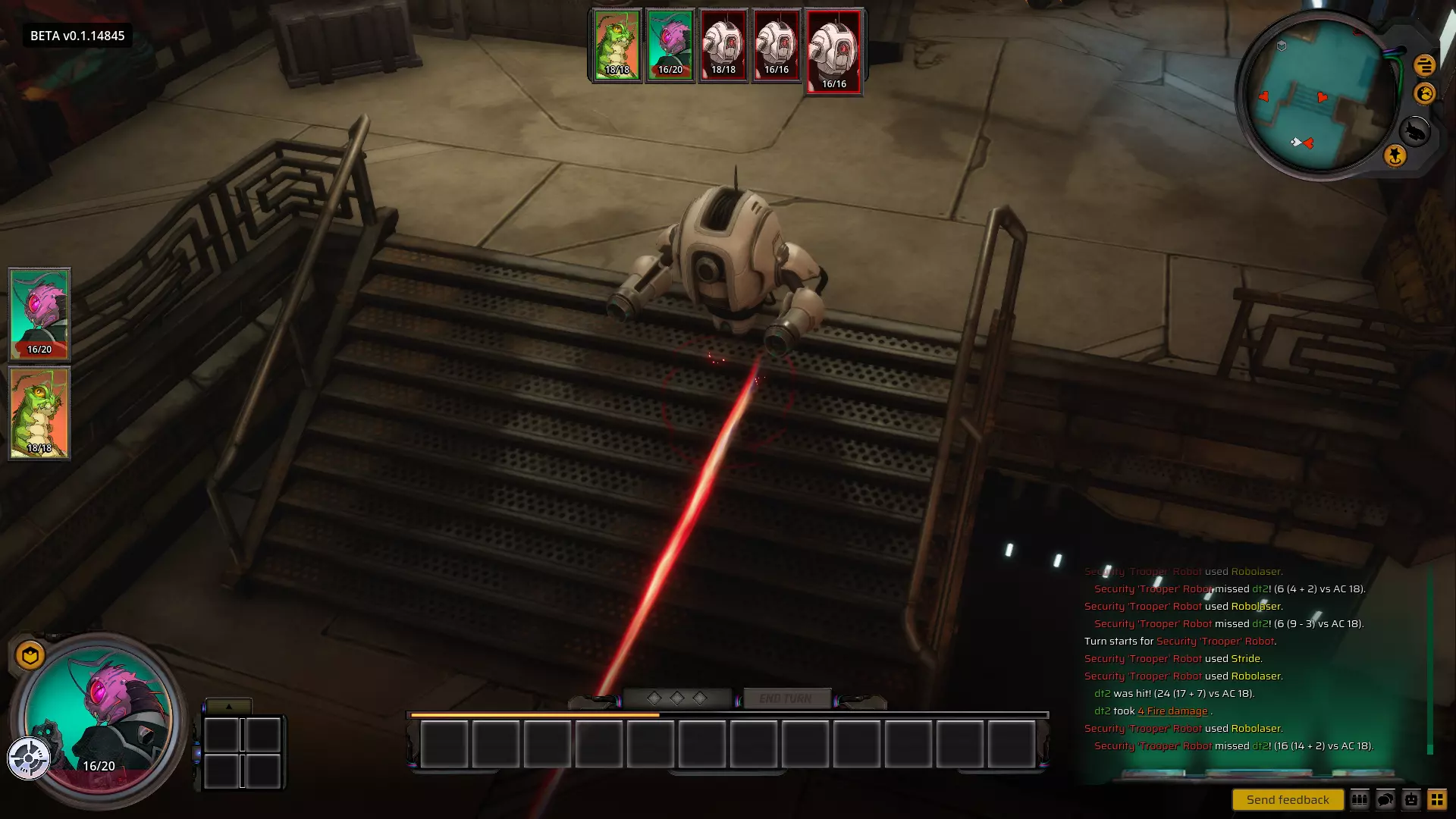This screenshot has width=1456, height=819.
Task: Click the highlighted active robot turn portrait
Action: pos(833,51)
